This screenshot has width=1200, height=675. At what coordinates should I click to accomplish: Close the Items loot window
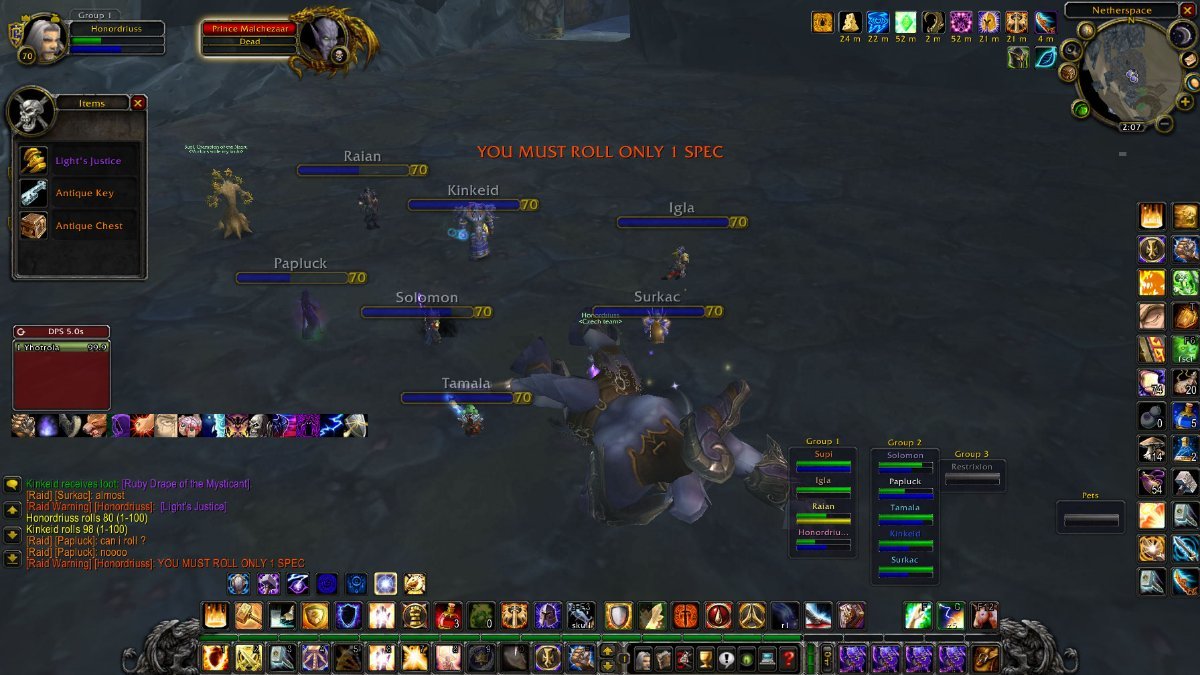(138, 103)
